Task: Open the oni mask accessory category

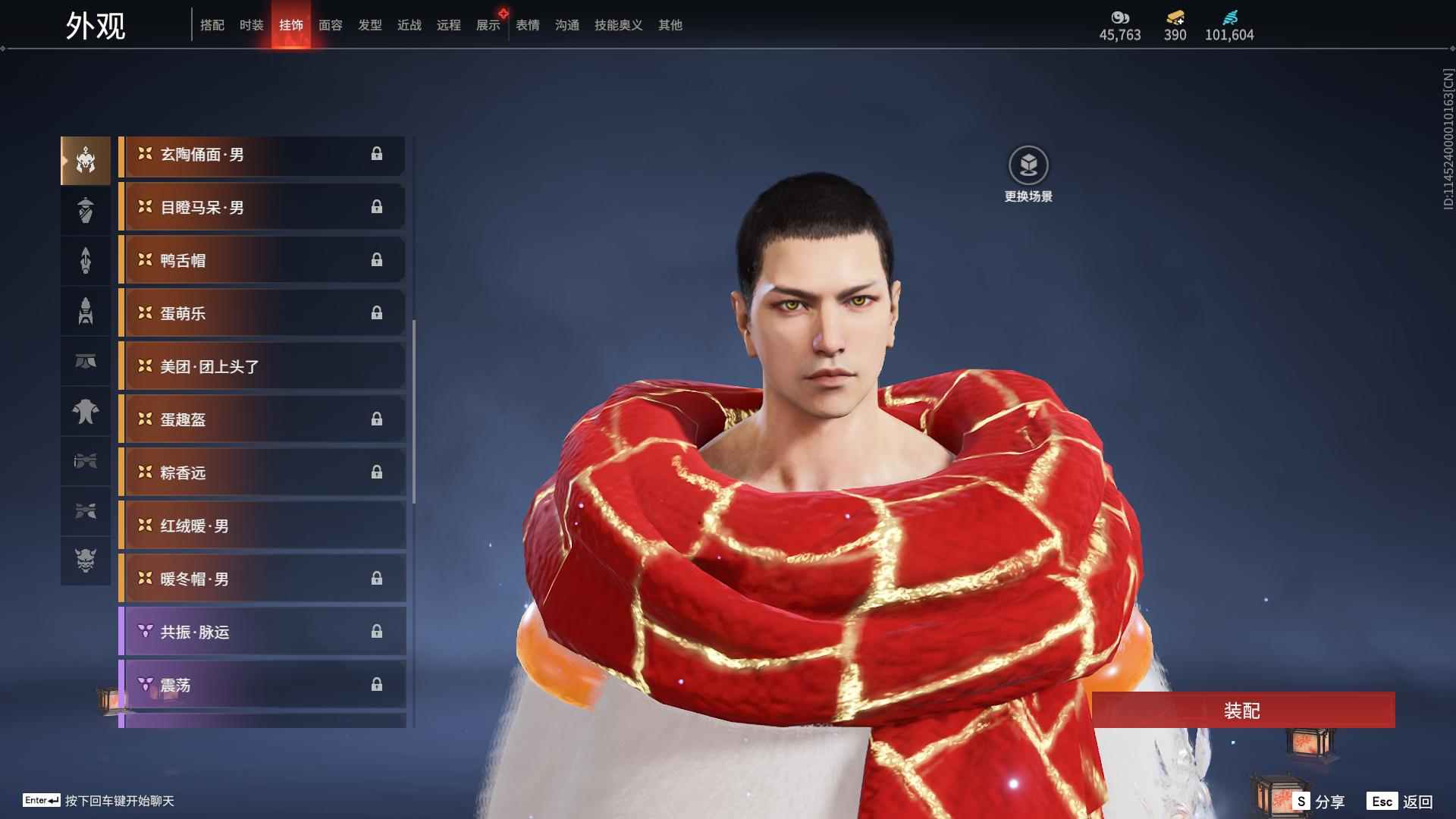Action: 86,560
